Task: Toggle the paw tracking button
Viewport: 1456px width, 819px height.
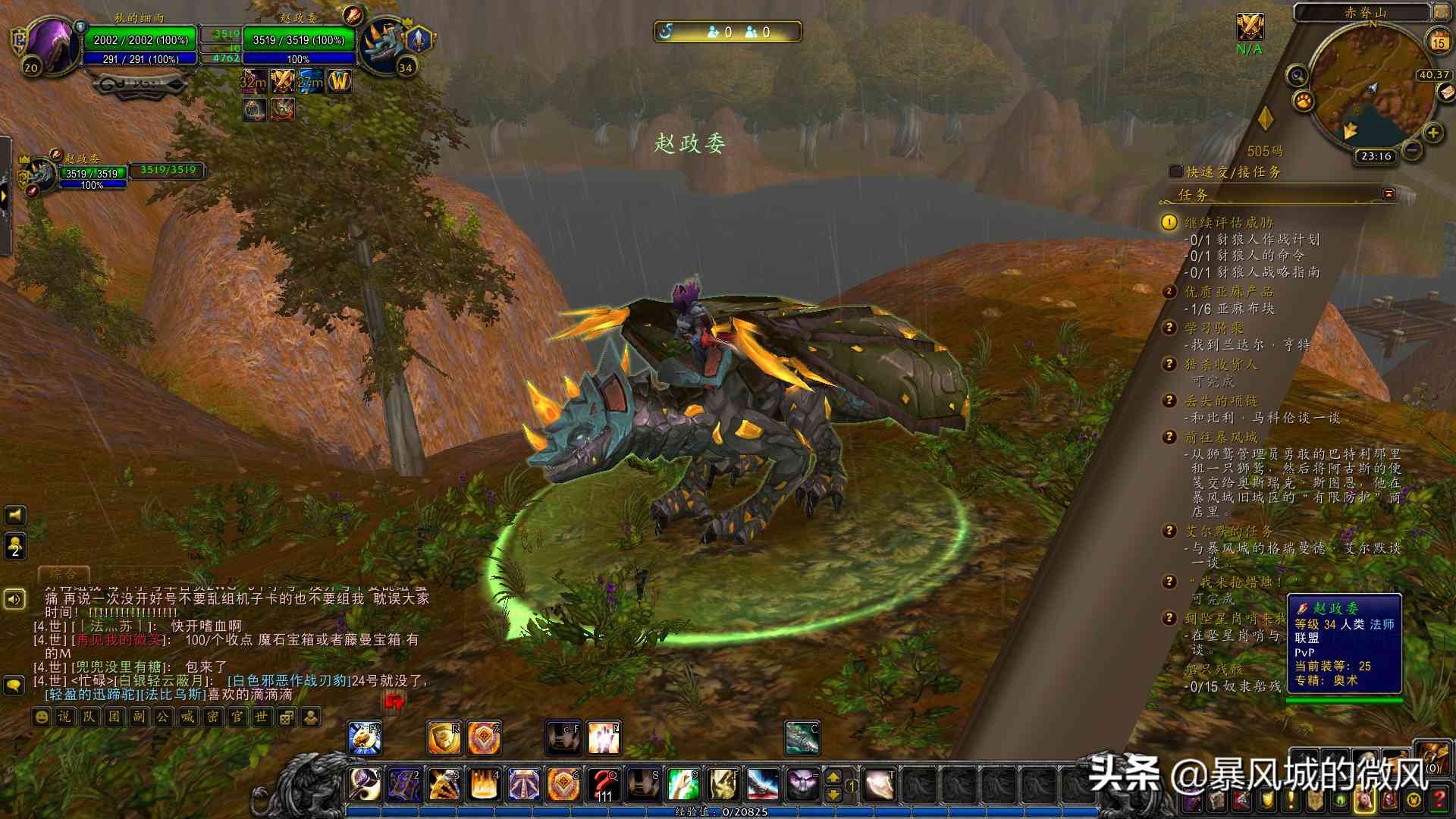Action: tap(1304, 101)
